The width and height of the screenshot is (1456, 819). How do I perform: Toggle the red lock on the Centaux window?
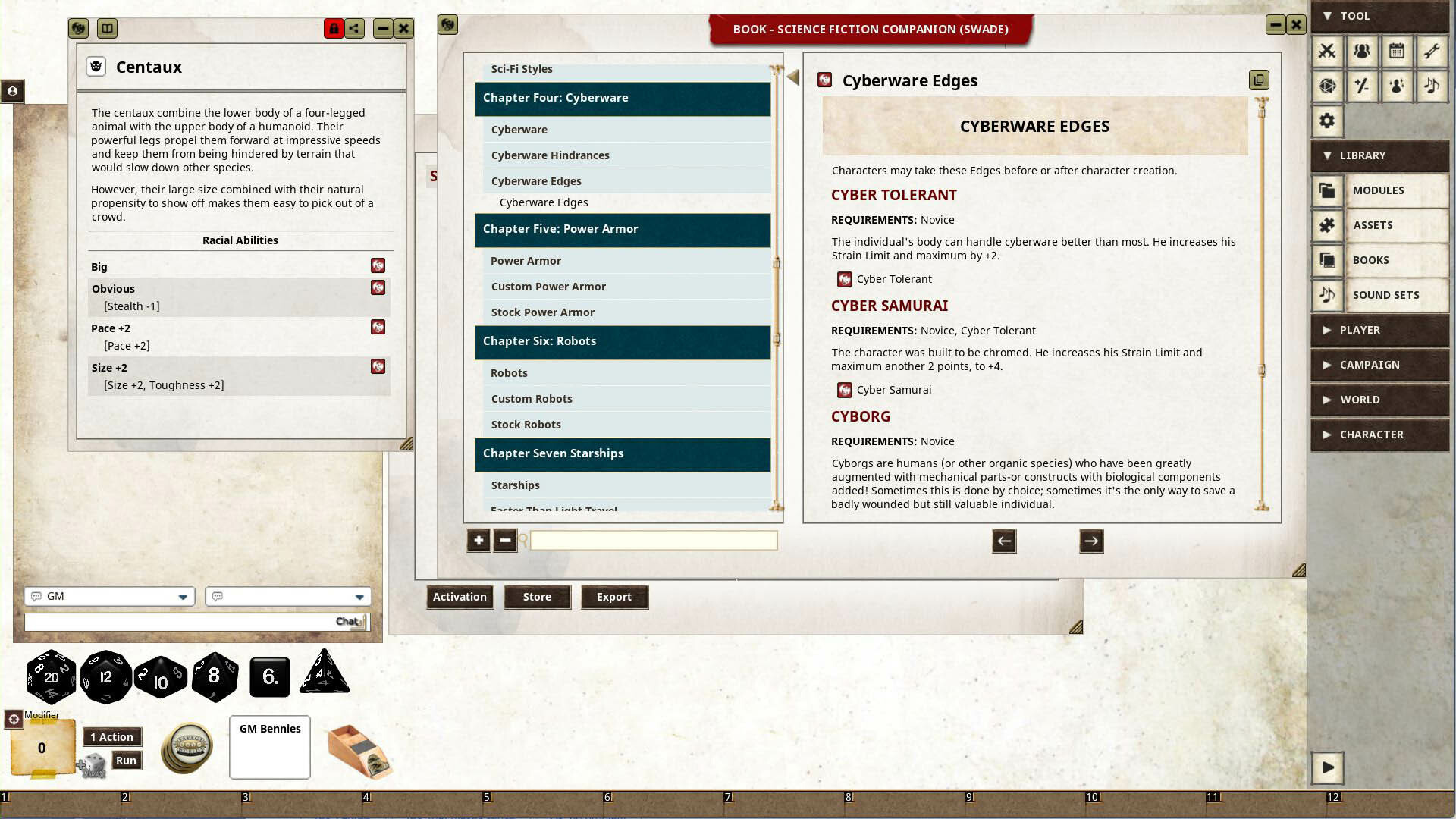coord(334,29)
